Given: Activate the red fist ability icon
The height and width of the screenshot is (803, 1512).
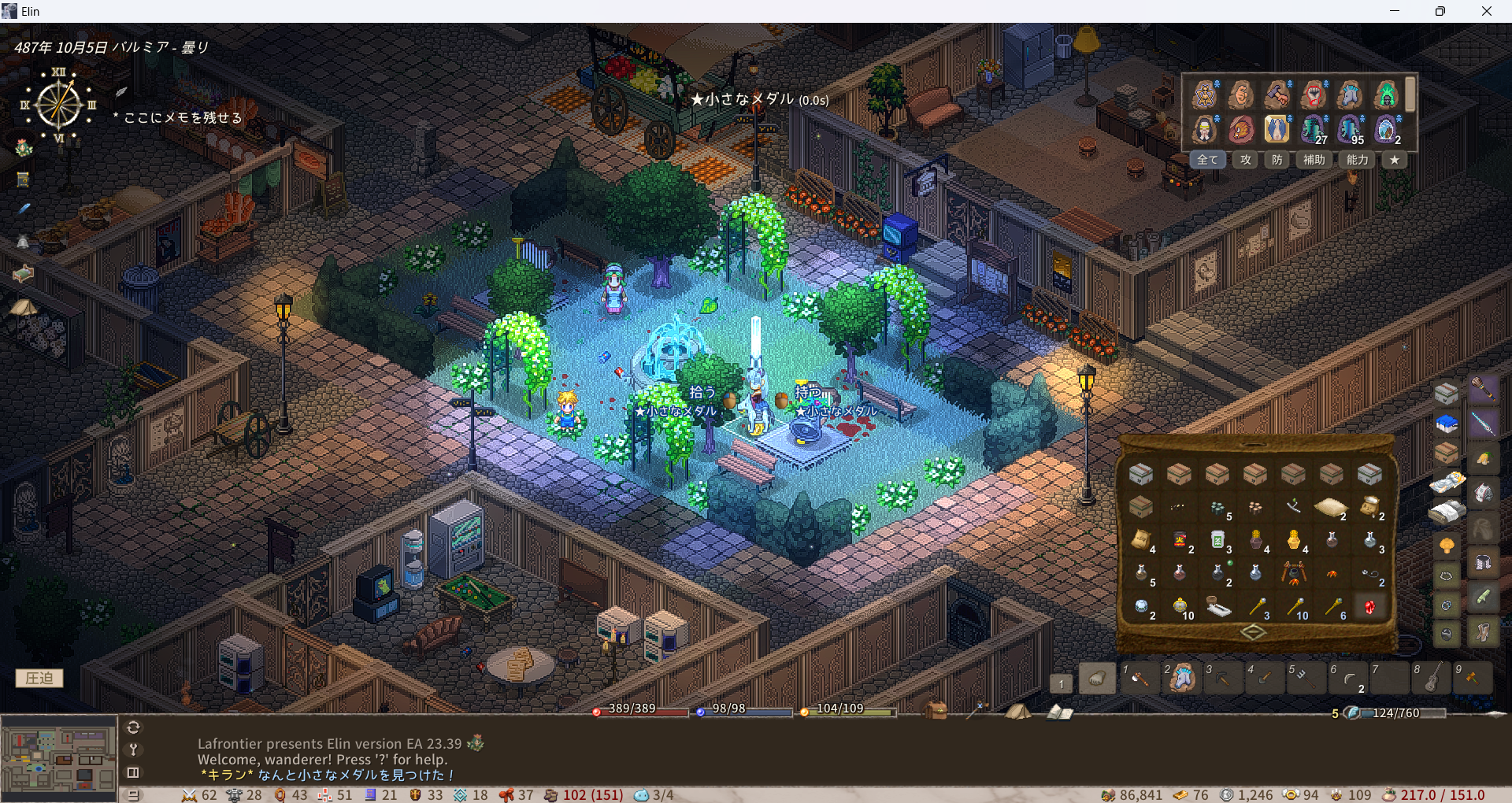Looking at the screenshot, I should coord(1314,94).
